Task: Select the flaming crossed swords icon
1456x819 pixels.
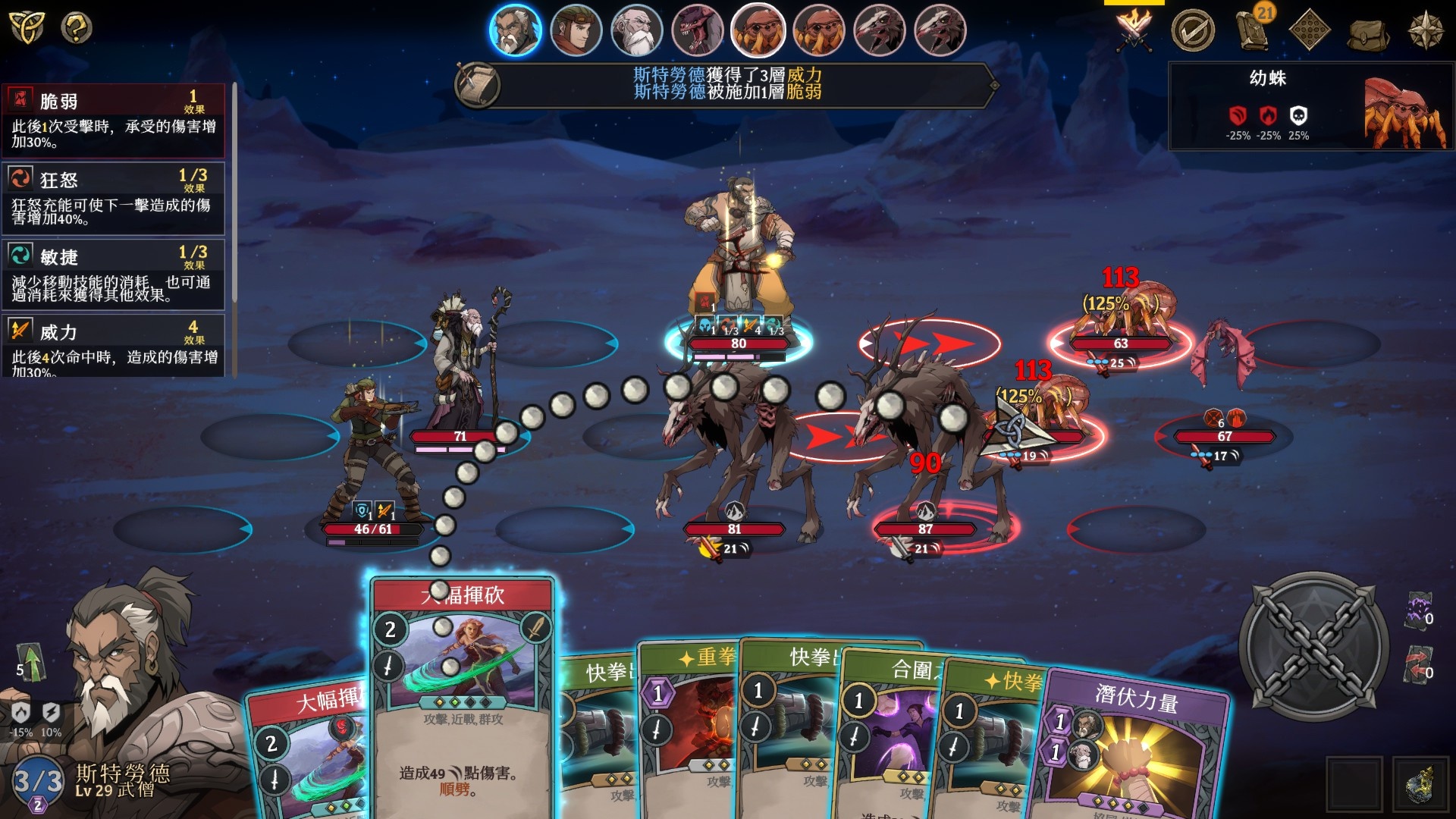Action: pyautogui.click(x=1134, y=30)
